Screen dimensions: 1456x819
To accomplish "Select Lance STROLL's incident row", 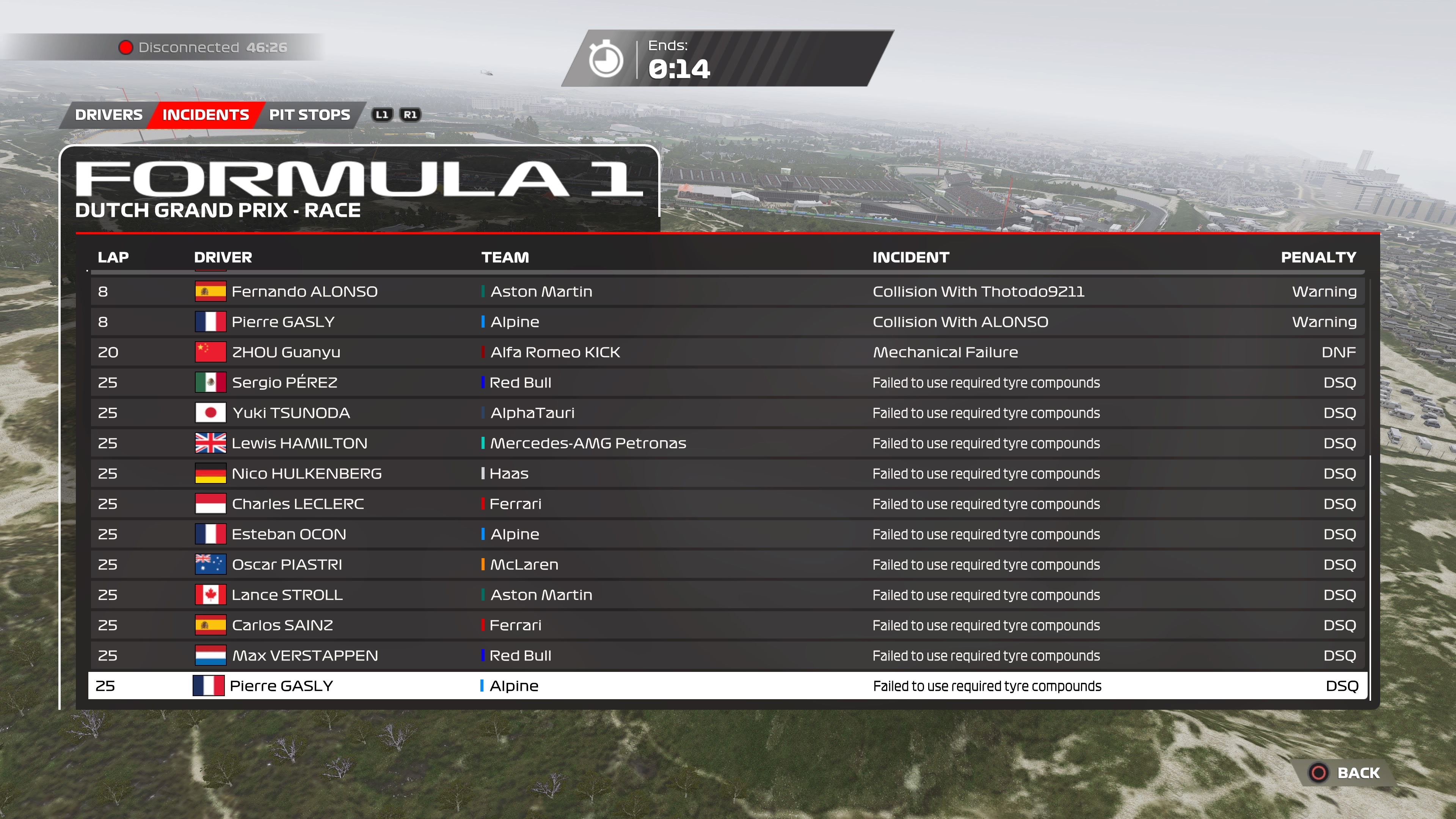I will pos(727,595).
